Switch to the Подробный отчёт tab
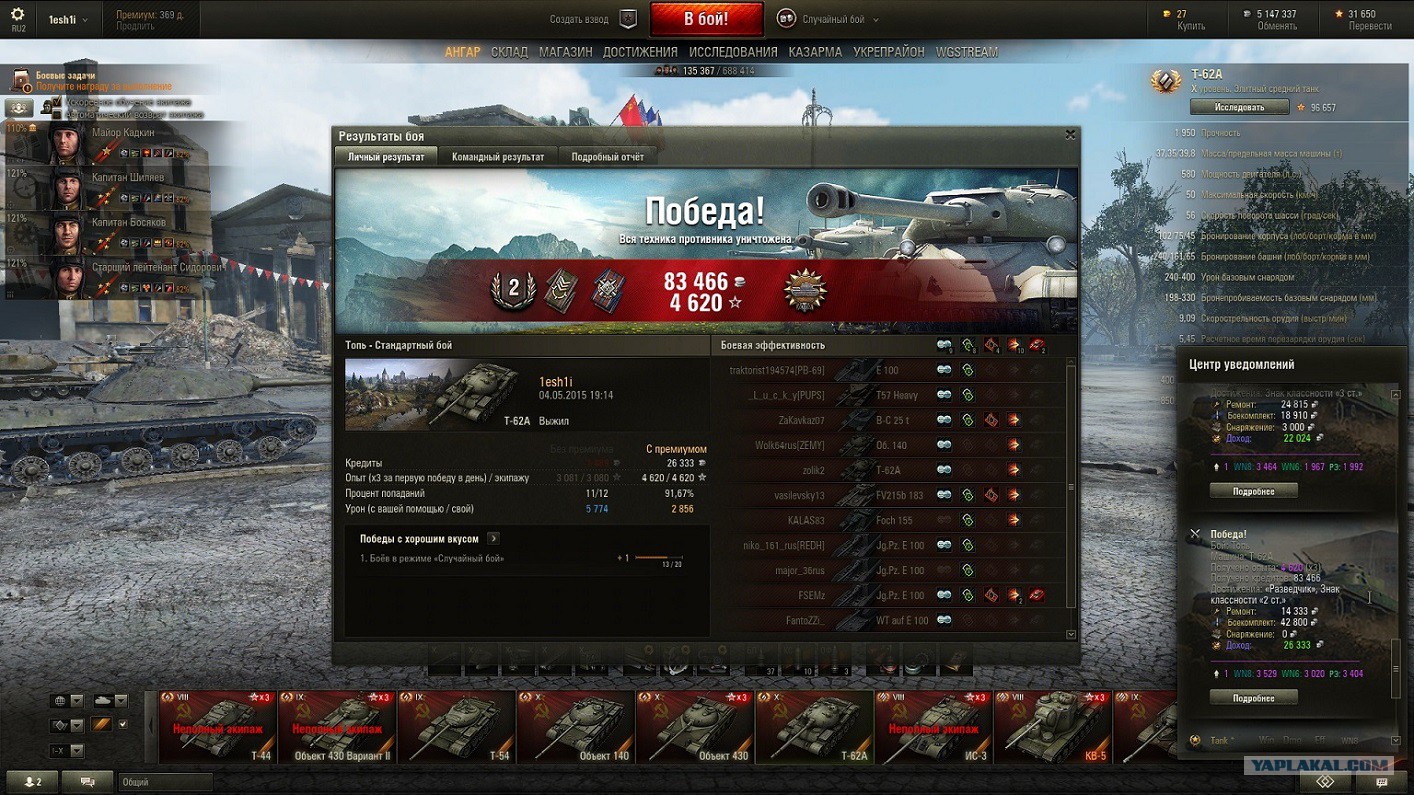 pyautogui.click(x=607, y=157)
